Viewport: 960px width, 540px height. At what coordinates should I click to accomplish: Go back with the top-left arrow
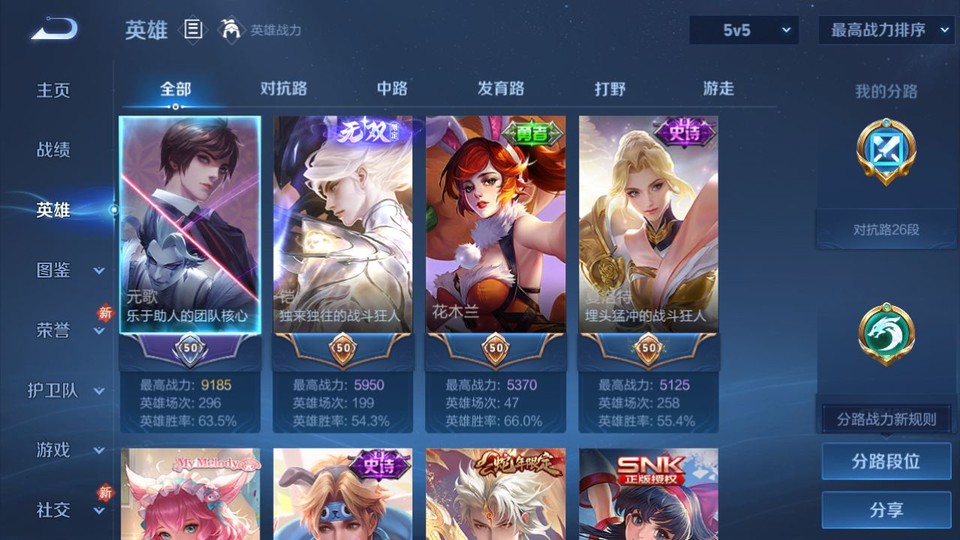click(54, 30)
